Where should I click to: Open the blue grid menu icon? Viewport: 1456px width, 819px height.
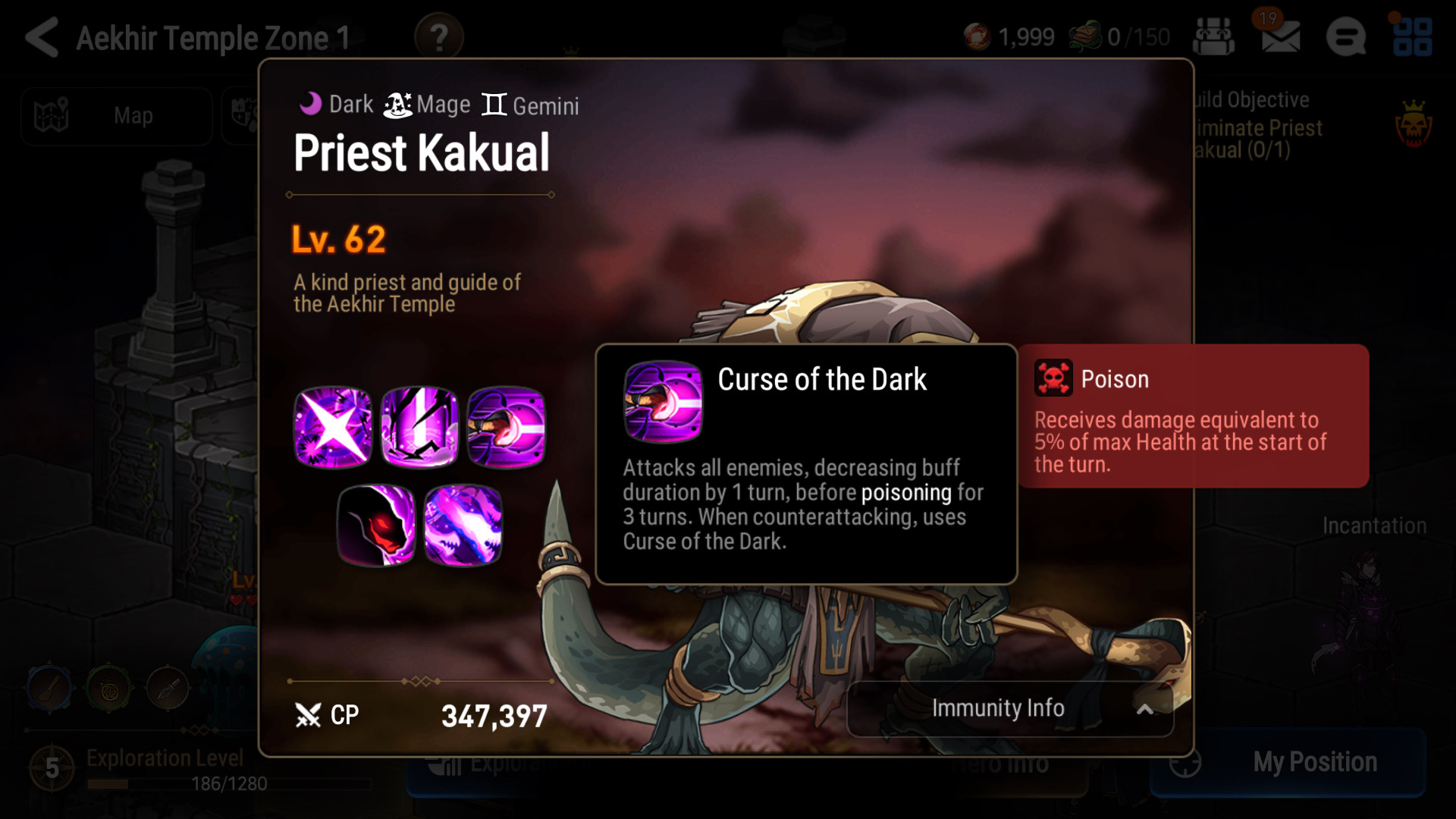point(1412,36)
